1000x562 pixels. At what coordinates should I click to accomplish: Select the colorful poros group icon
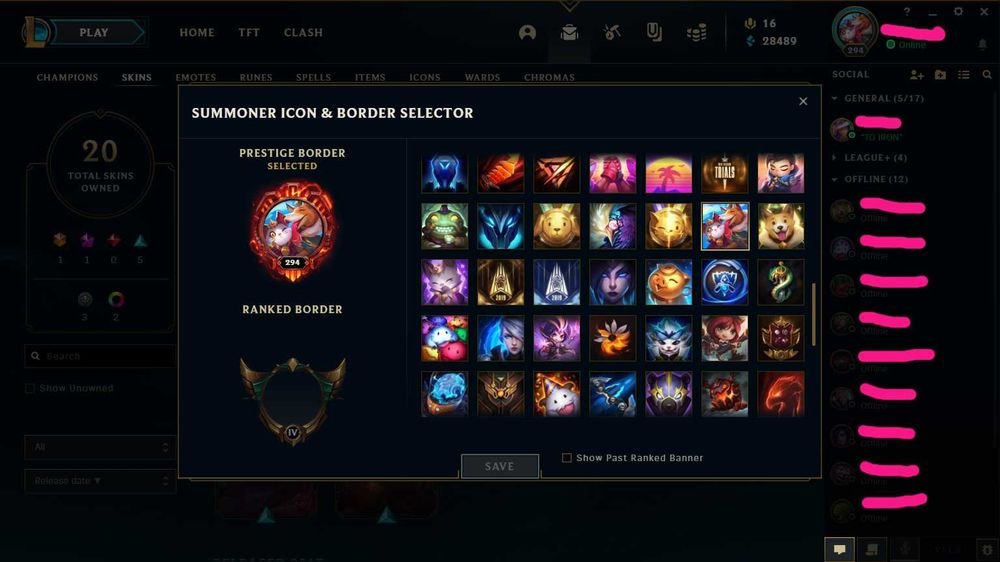coord(445,338)
